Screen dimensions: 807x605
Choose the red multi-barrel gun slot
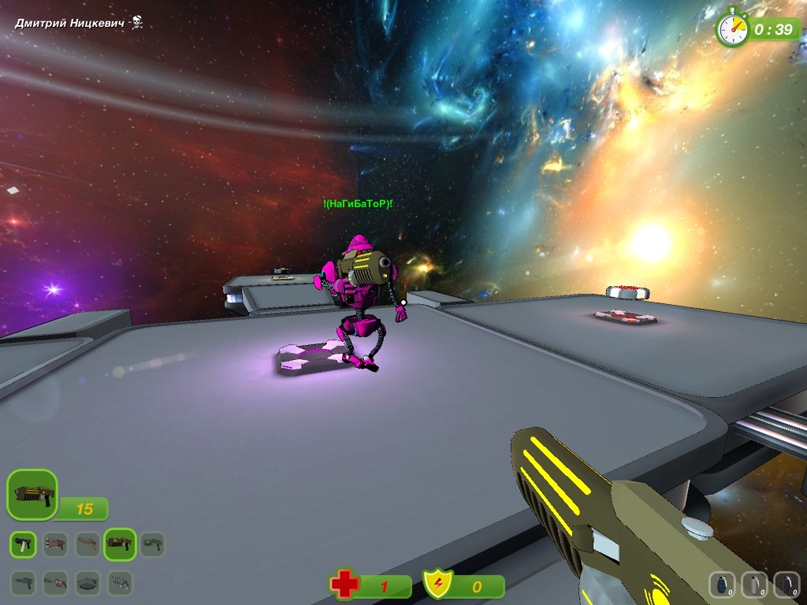[56, 544]
